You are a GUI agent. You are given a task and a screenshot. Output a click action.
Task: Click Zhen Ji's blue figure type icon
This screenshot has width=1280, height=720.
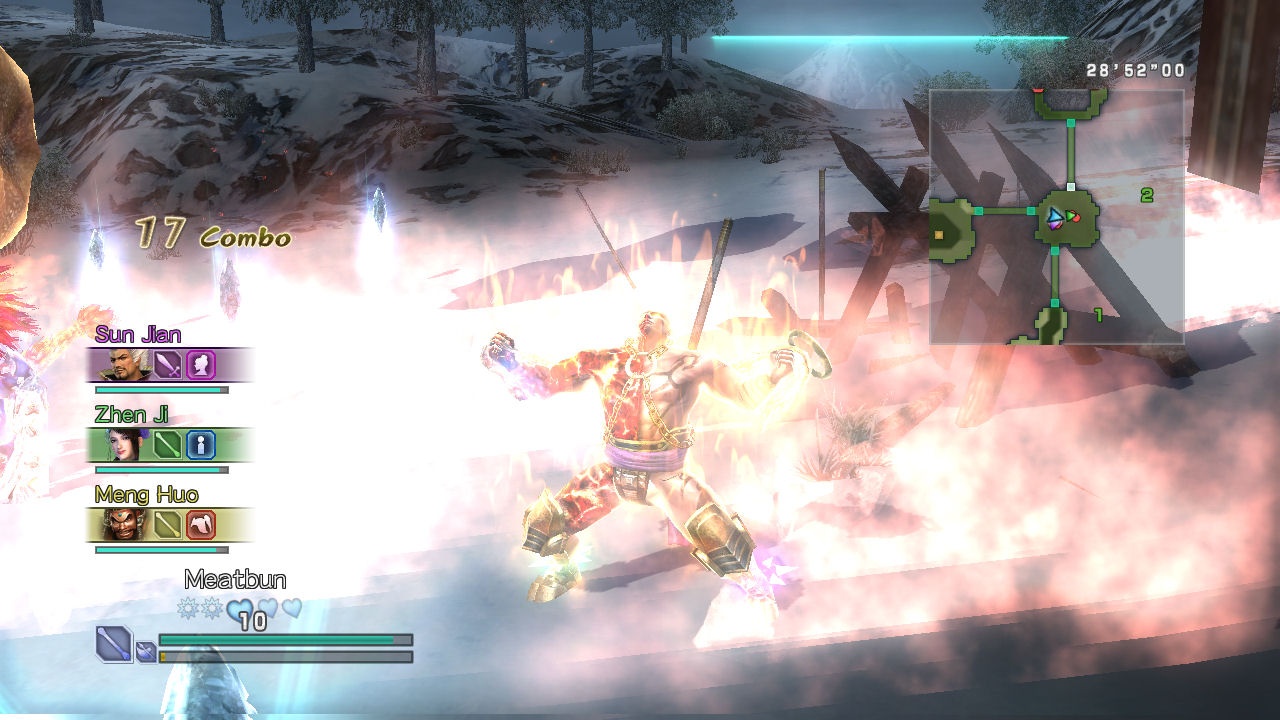201,444
